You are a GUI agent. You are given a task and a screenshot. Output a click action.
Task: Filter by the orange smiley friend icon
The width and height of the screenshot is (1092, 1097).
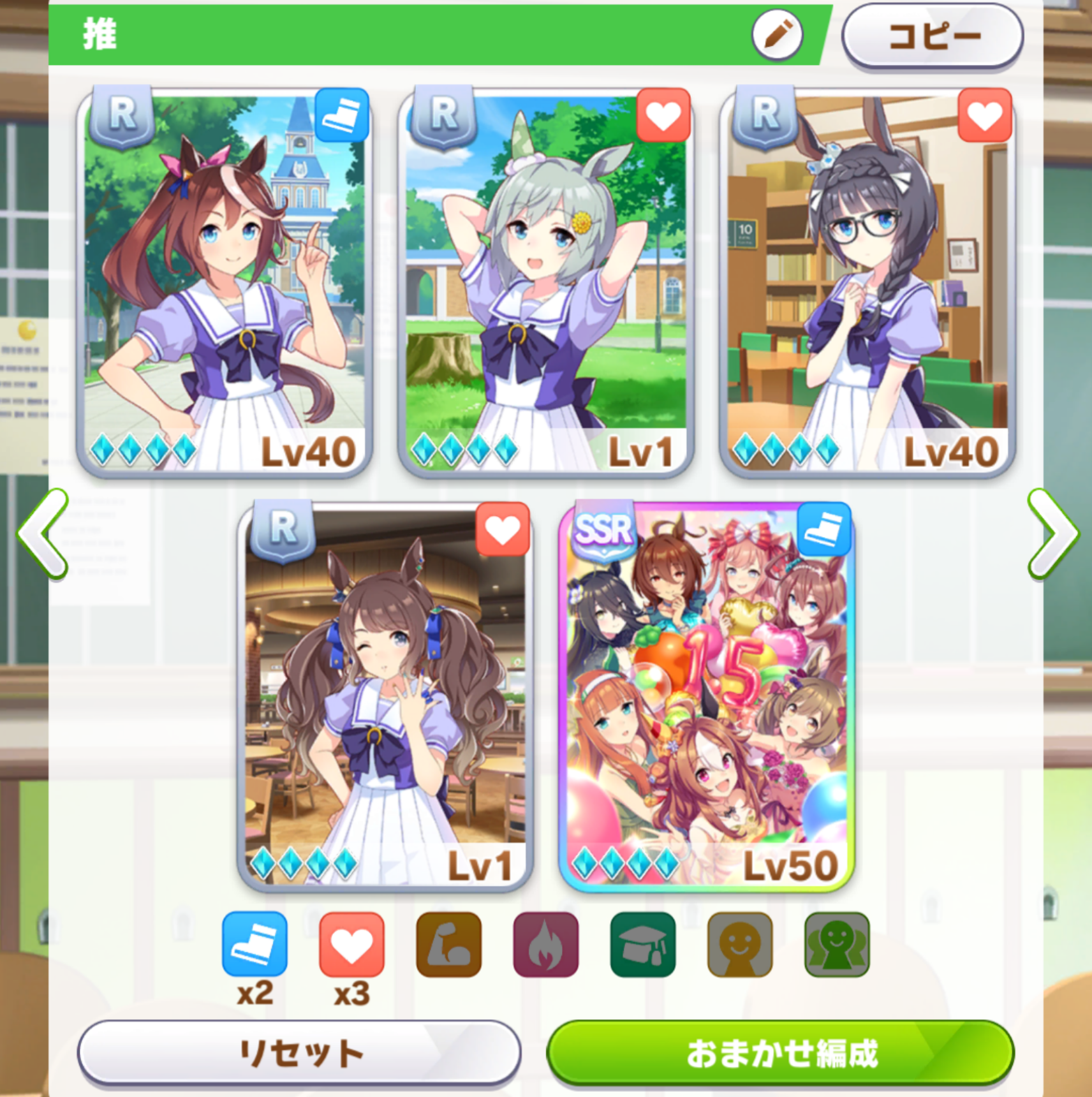click(739, 944)
